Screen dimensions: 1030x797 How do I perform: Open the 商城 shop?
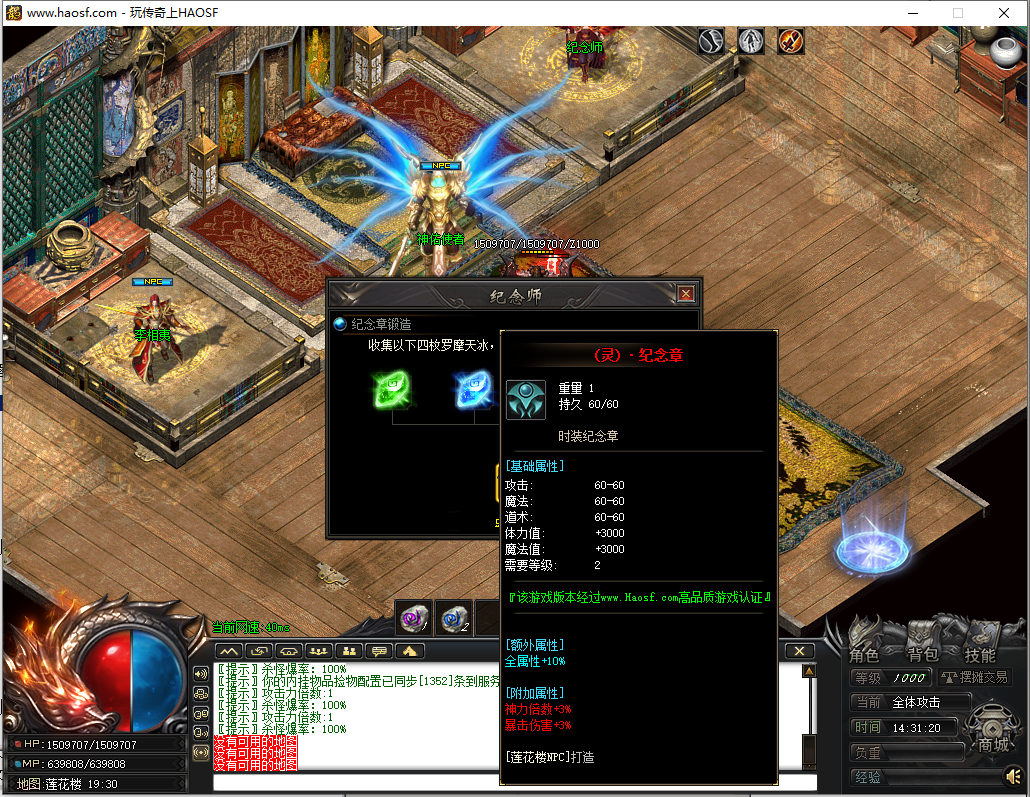pos(992,744)
